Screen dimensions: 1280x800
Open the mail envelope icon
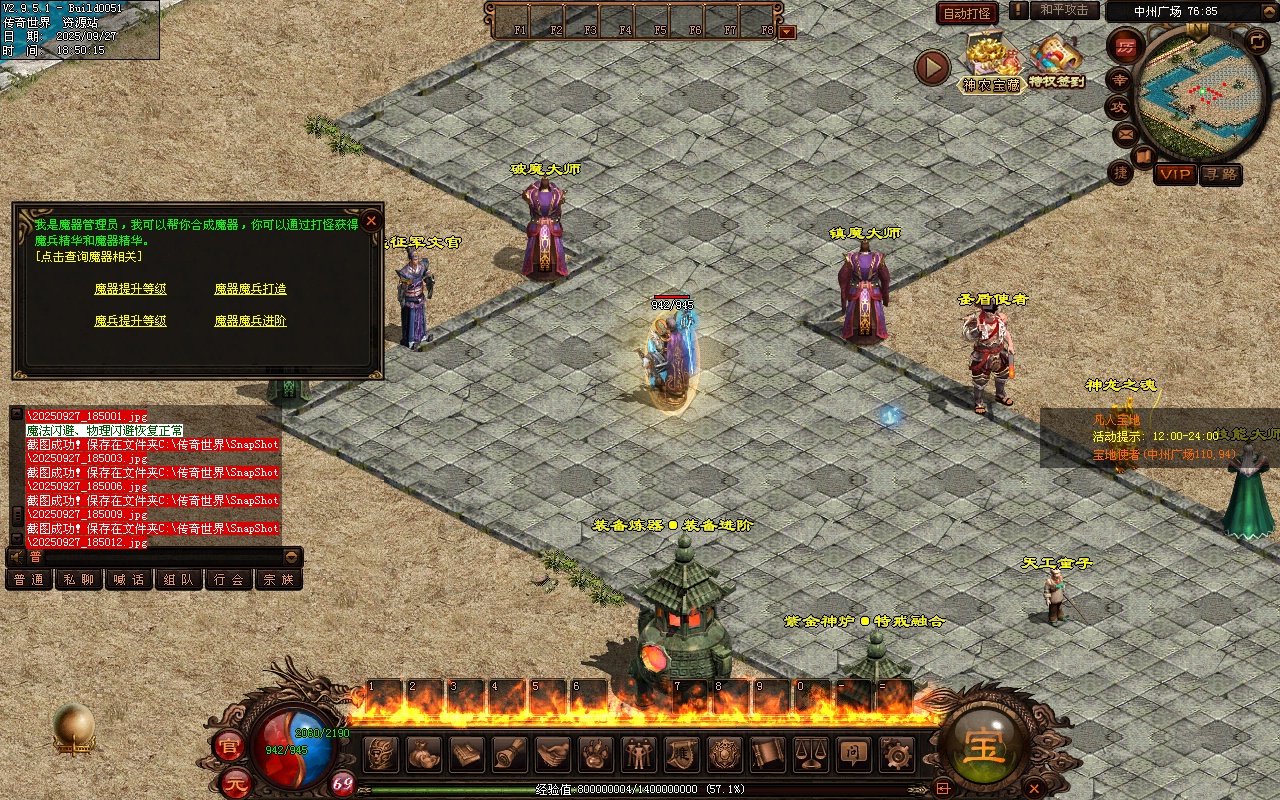click(1125, 133)
